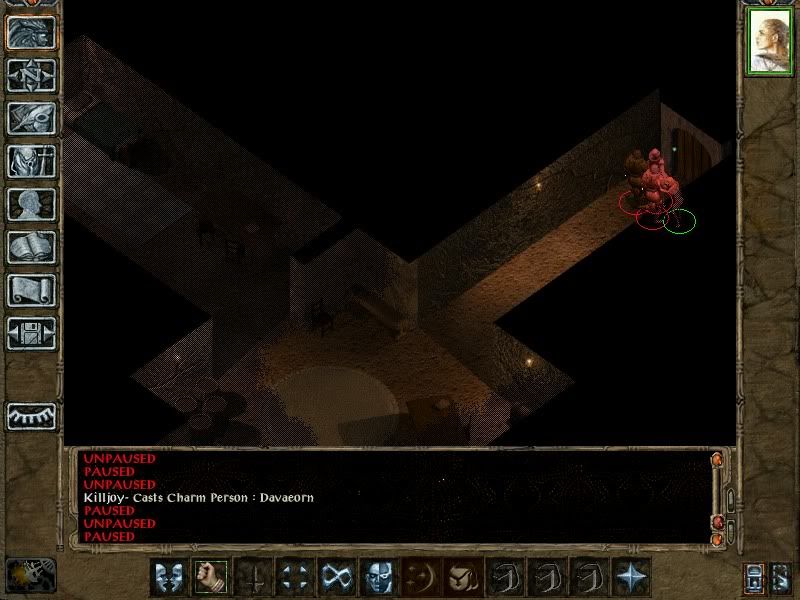This screenshot has width=800, height=600.
Task: Open the journal with the quill button
Action: coord(31,118)
